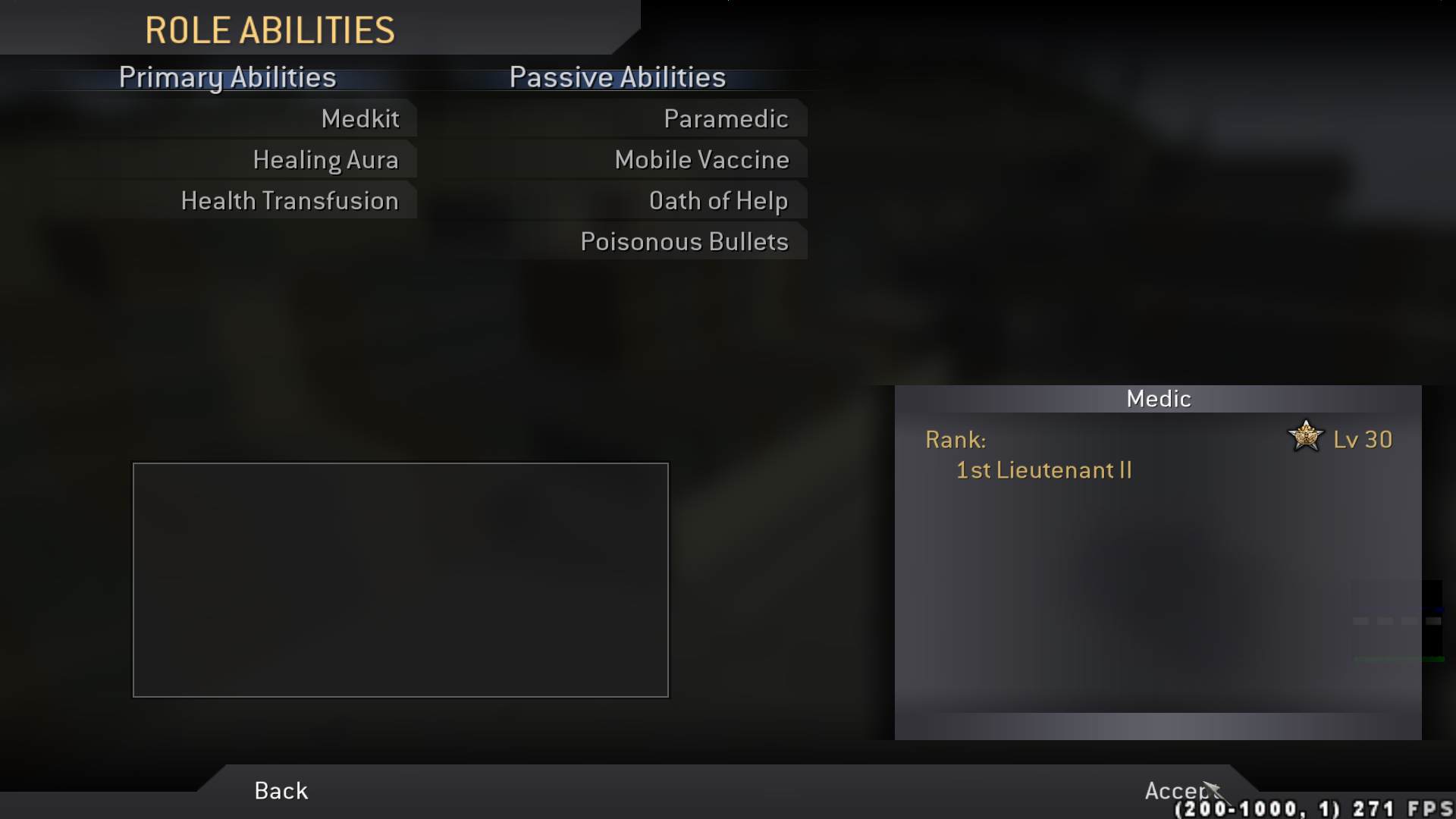Viewport: 1456px width, 819px height.
Task: Select the Passive Abilities column header
Action: (617, 77)
